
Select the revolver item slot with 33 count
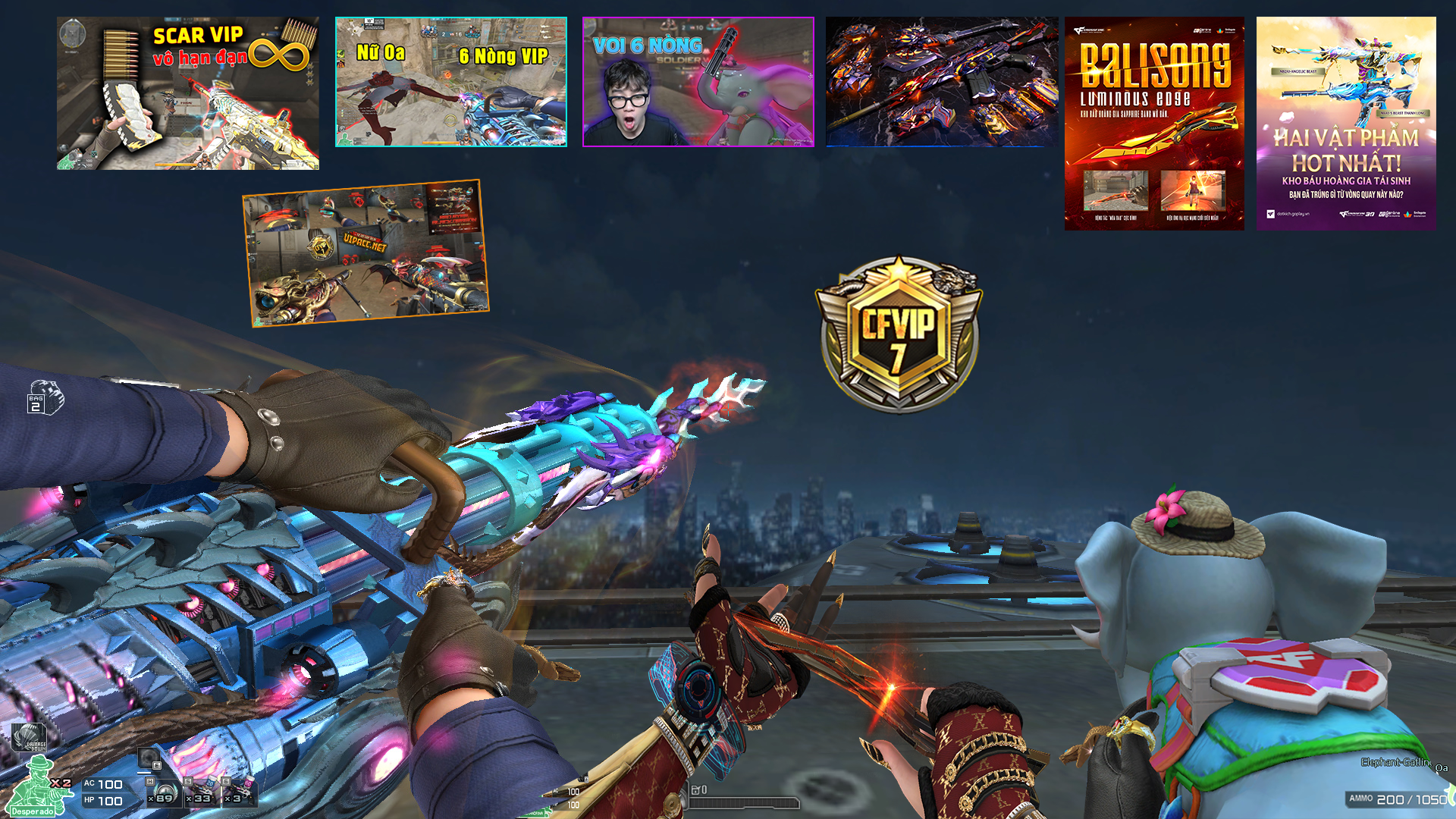(202, 793)
